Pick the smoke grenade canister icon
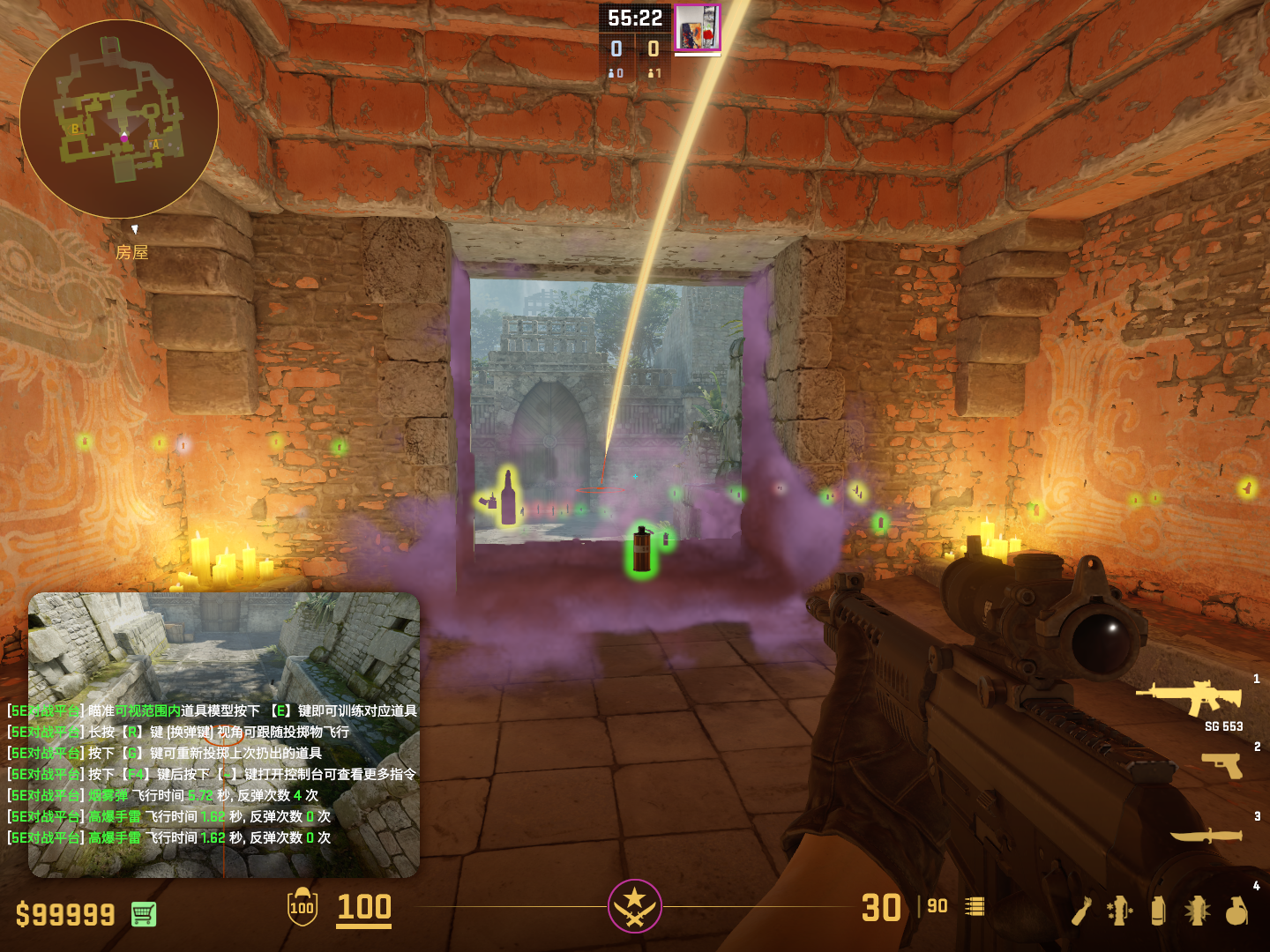This screenshot has width=1270, height=952. pos(1158,911)
